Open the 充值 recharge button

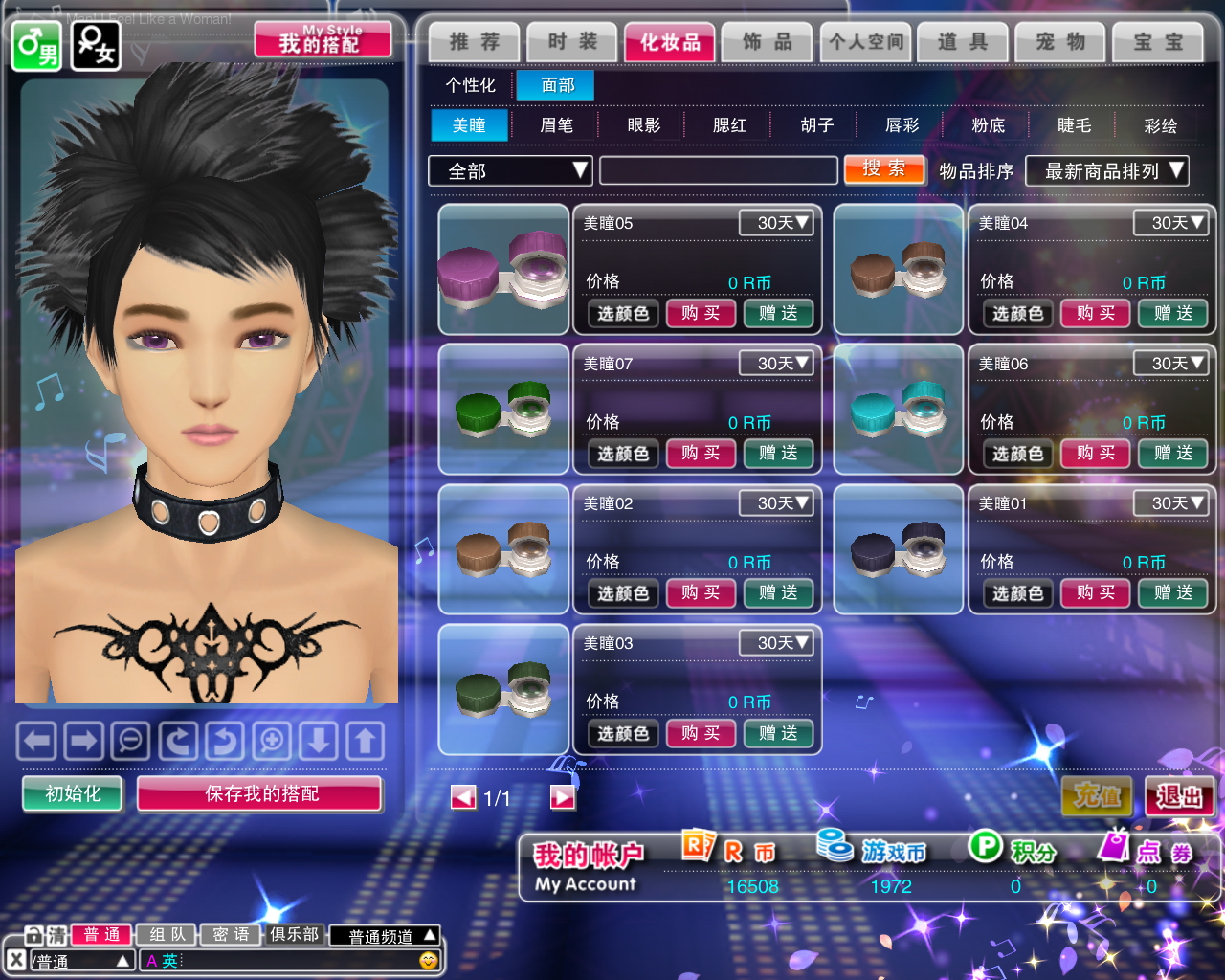(1097, 796)
